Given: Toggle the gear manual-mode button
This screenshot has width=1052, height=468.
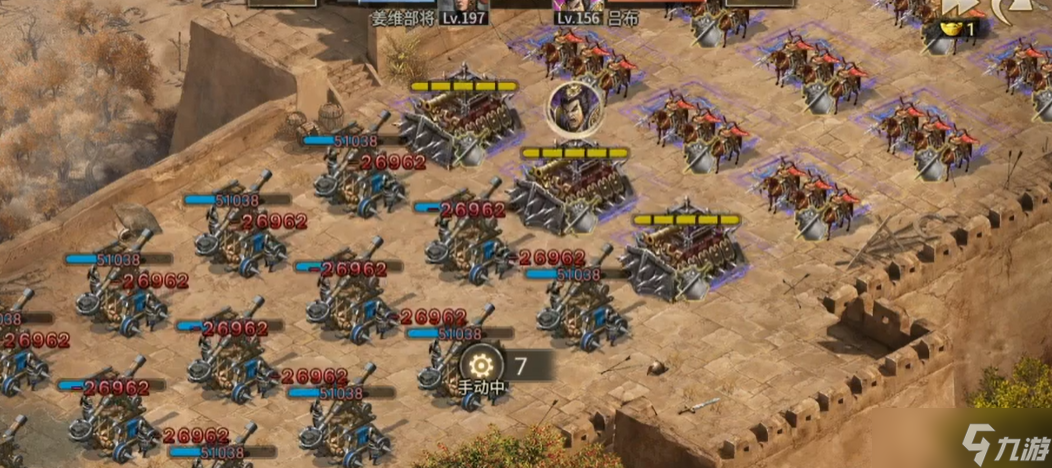Looking at the screenshot, I should [x=483, y=363].
